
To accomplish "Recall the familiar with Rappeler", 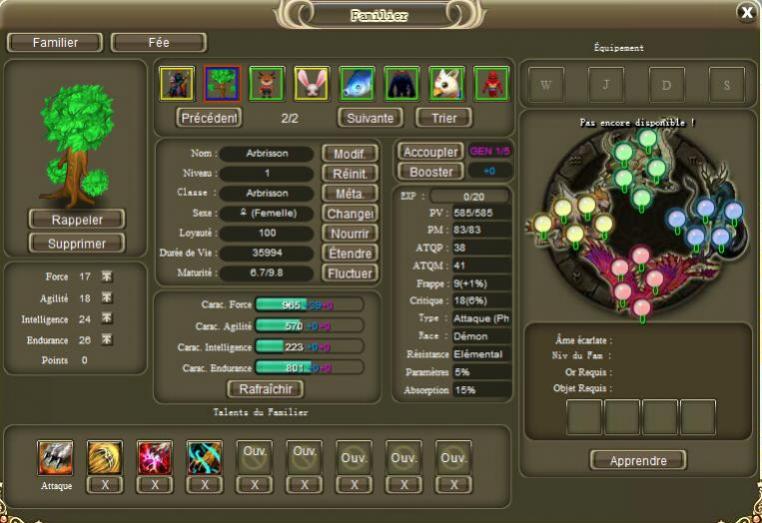I will [x=77, y=218].
